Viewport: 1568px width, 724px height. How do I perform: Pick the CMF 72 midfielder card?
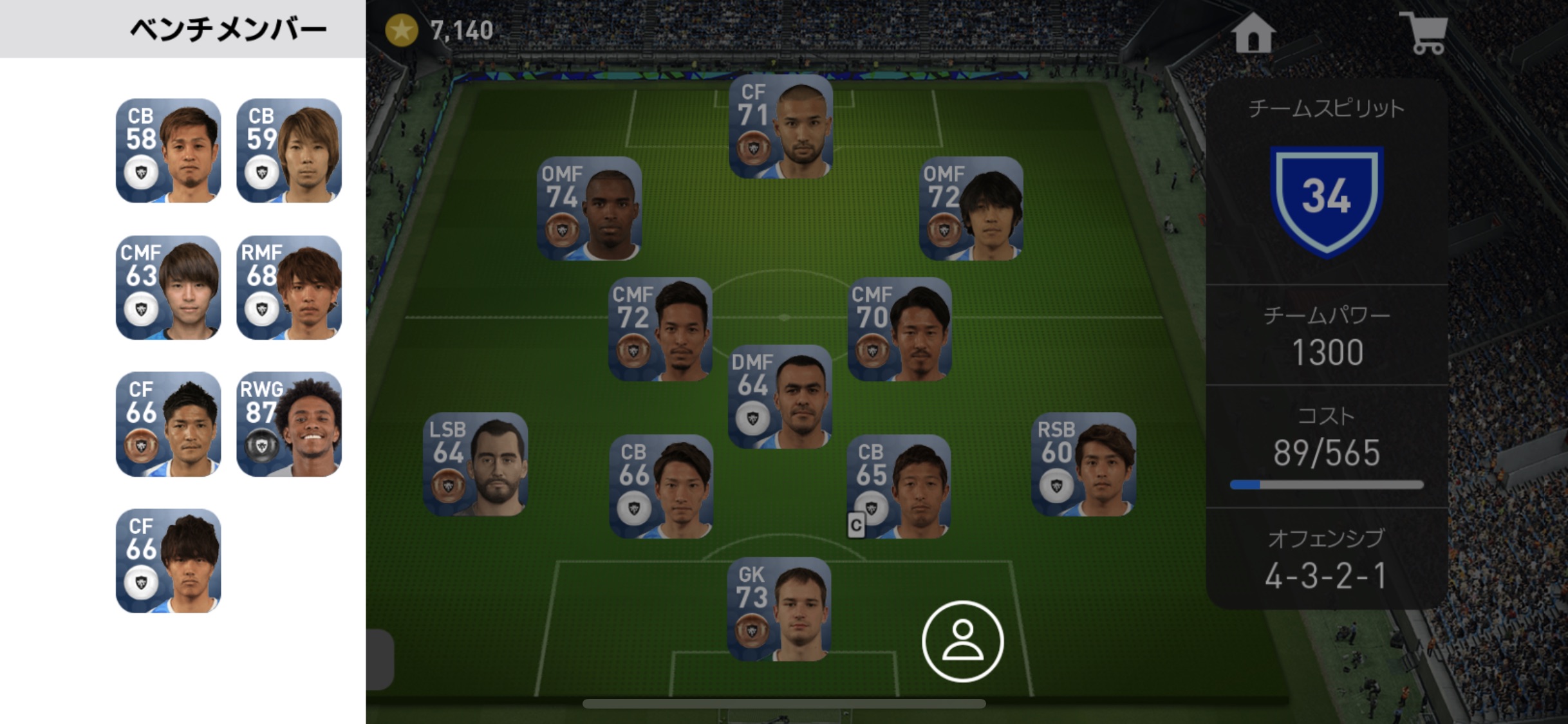click(660, 329)
